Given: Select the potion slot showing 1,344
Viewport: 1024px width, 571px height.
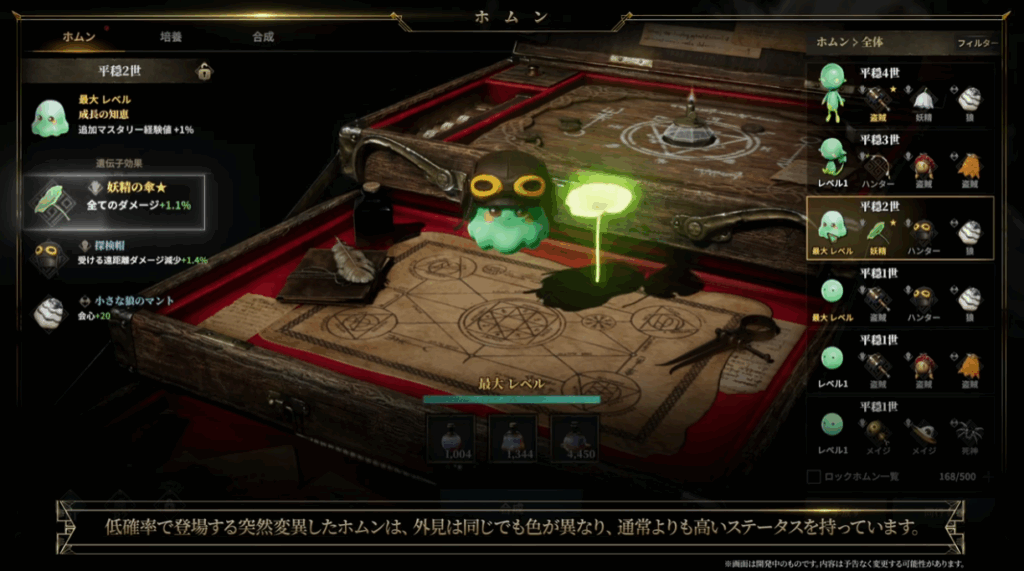Looking at the screenshot, I should click(513, 437).
